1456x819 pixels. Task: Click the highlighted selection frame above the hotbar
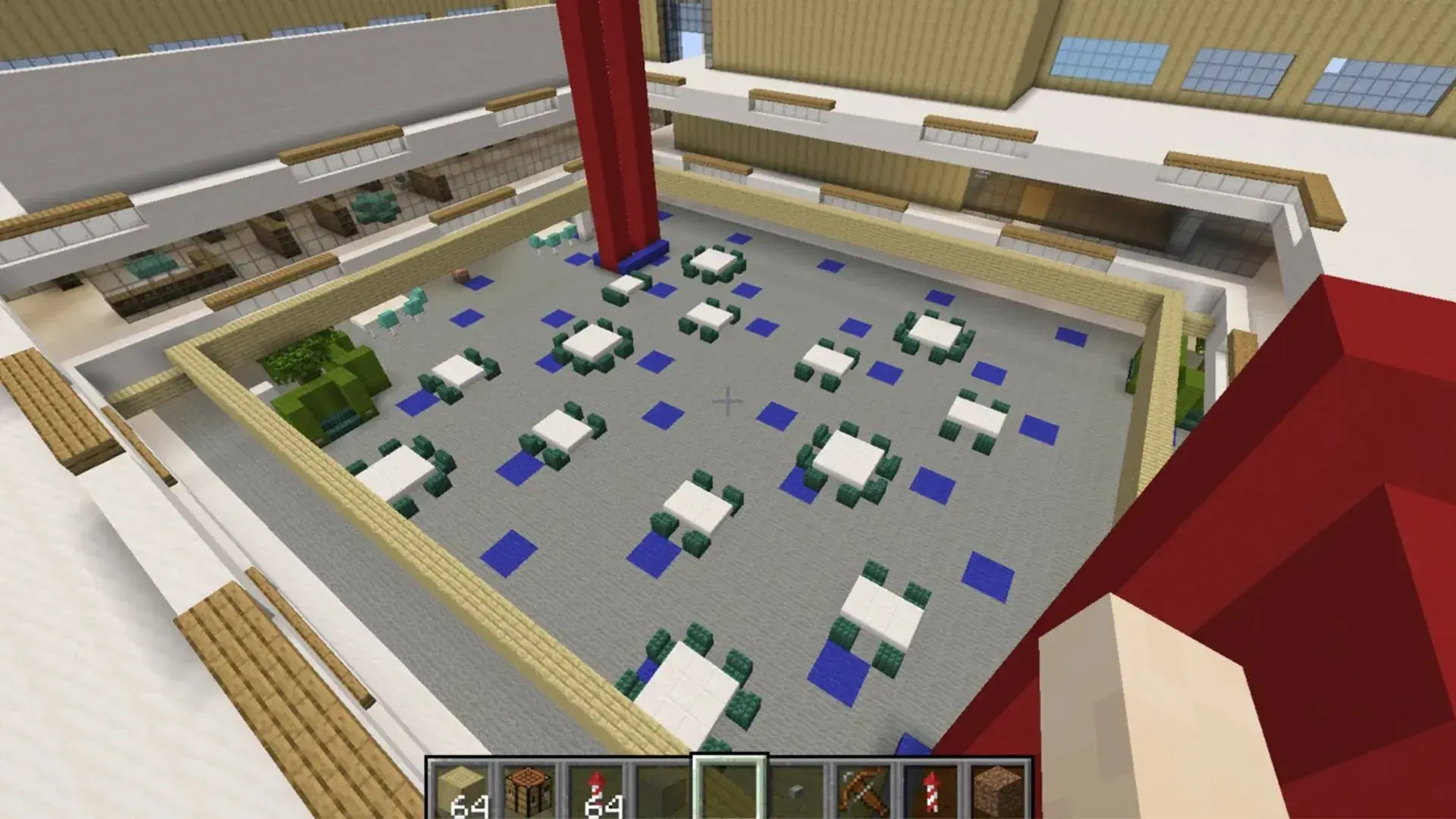(730, 758)
